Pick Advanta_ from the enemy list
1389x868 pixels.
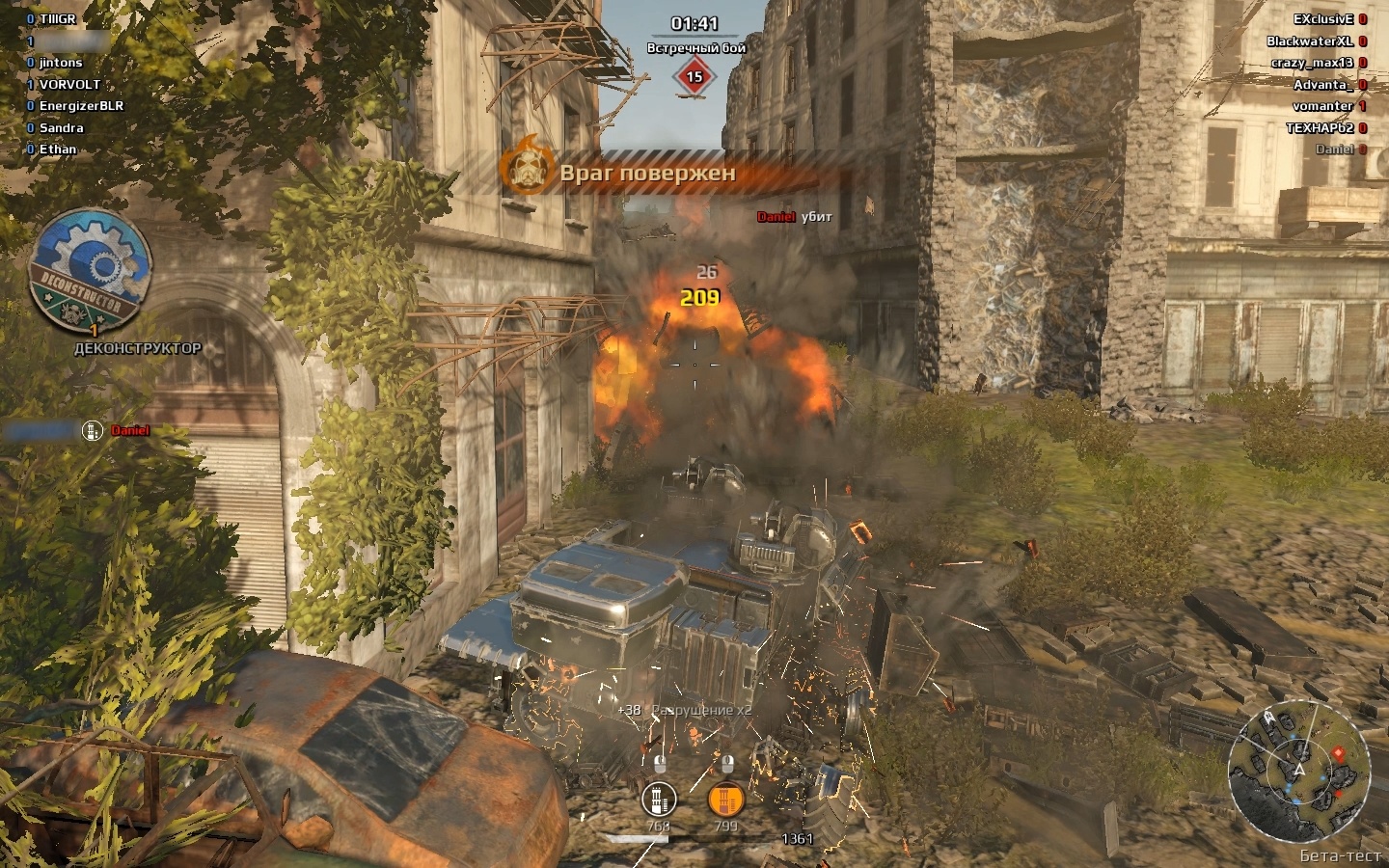click(x=1323, y=85)
